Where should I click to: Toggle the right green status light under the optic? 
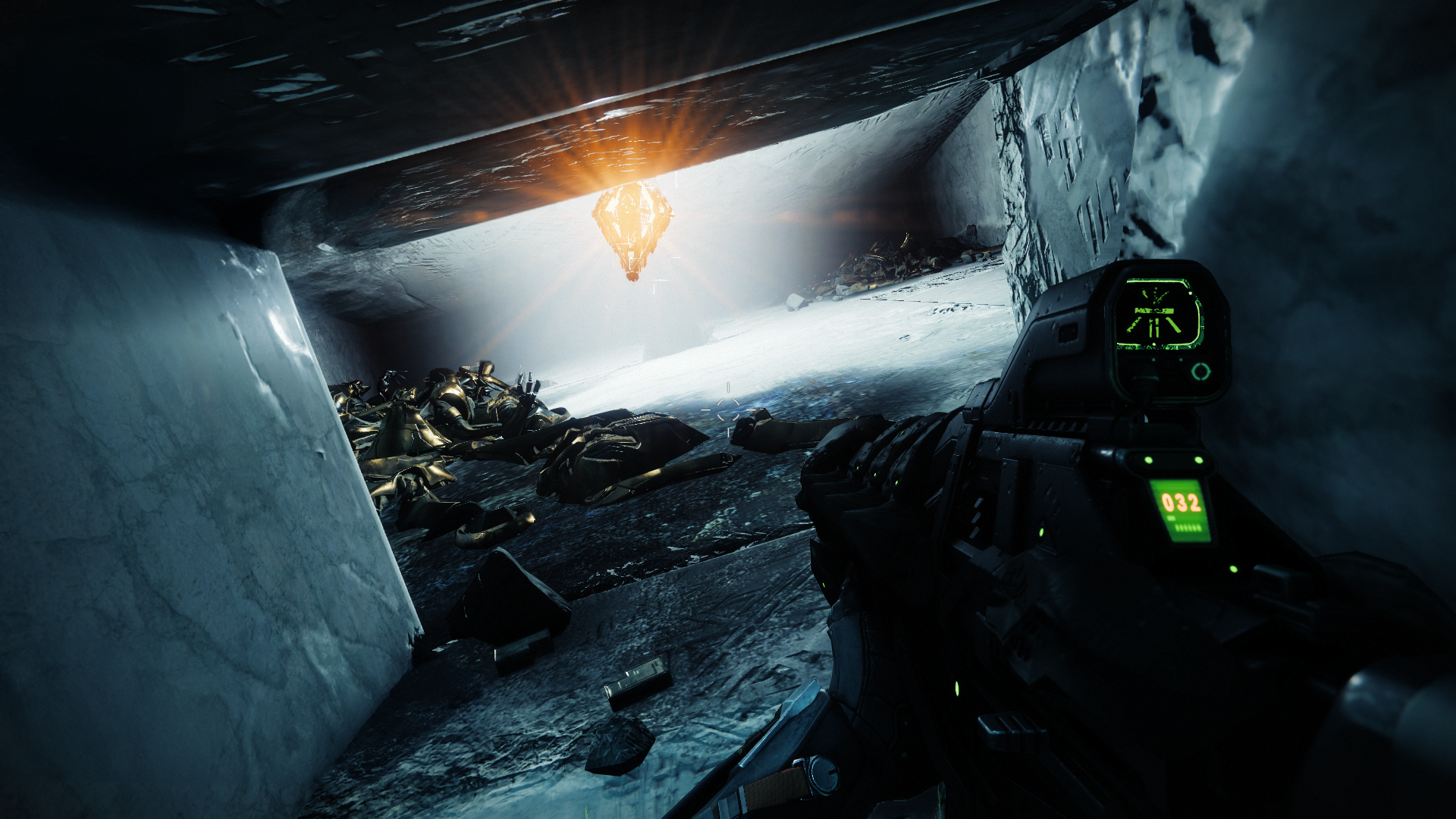(1197, 460)
